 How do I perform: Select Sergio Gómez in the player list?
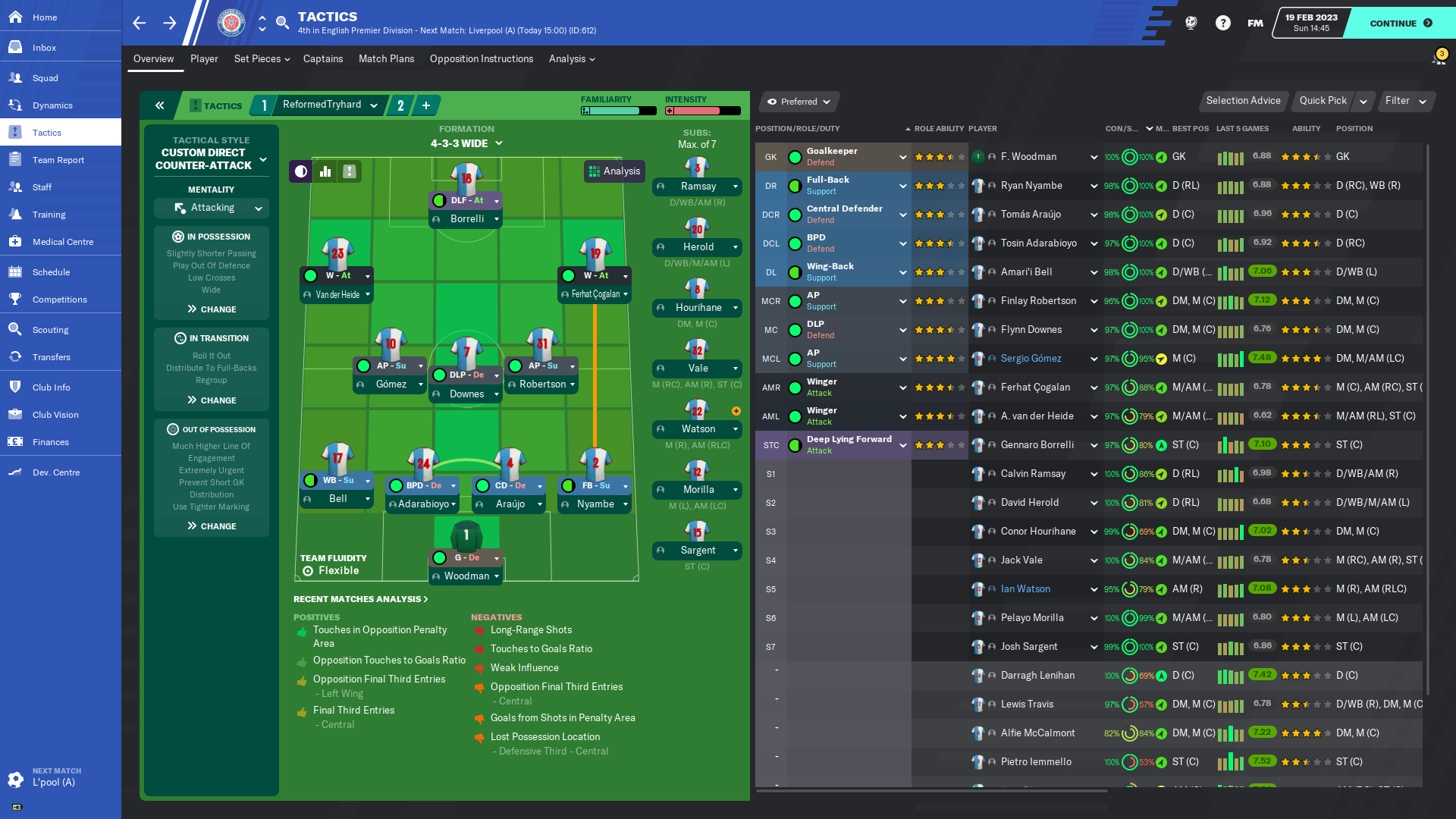coord(1031,359)
